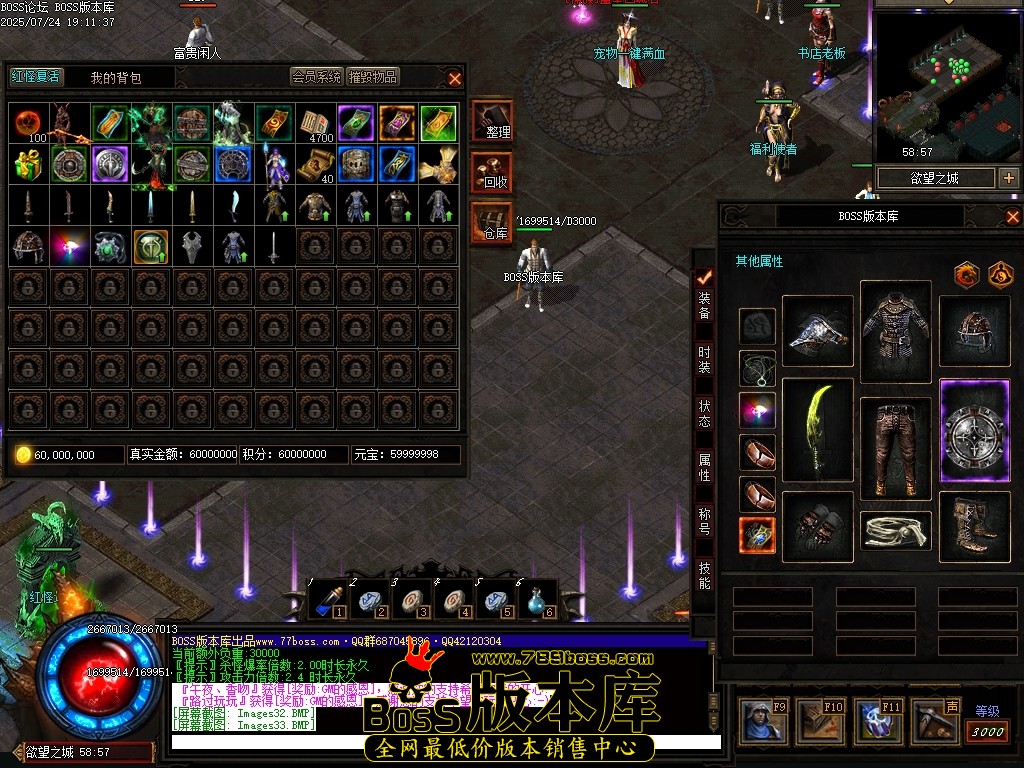
Task: Open the 回收 recycle function
Action: click(493, 172)
